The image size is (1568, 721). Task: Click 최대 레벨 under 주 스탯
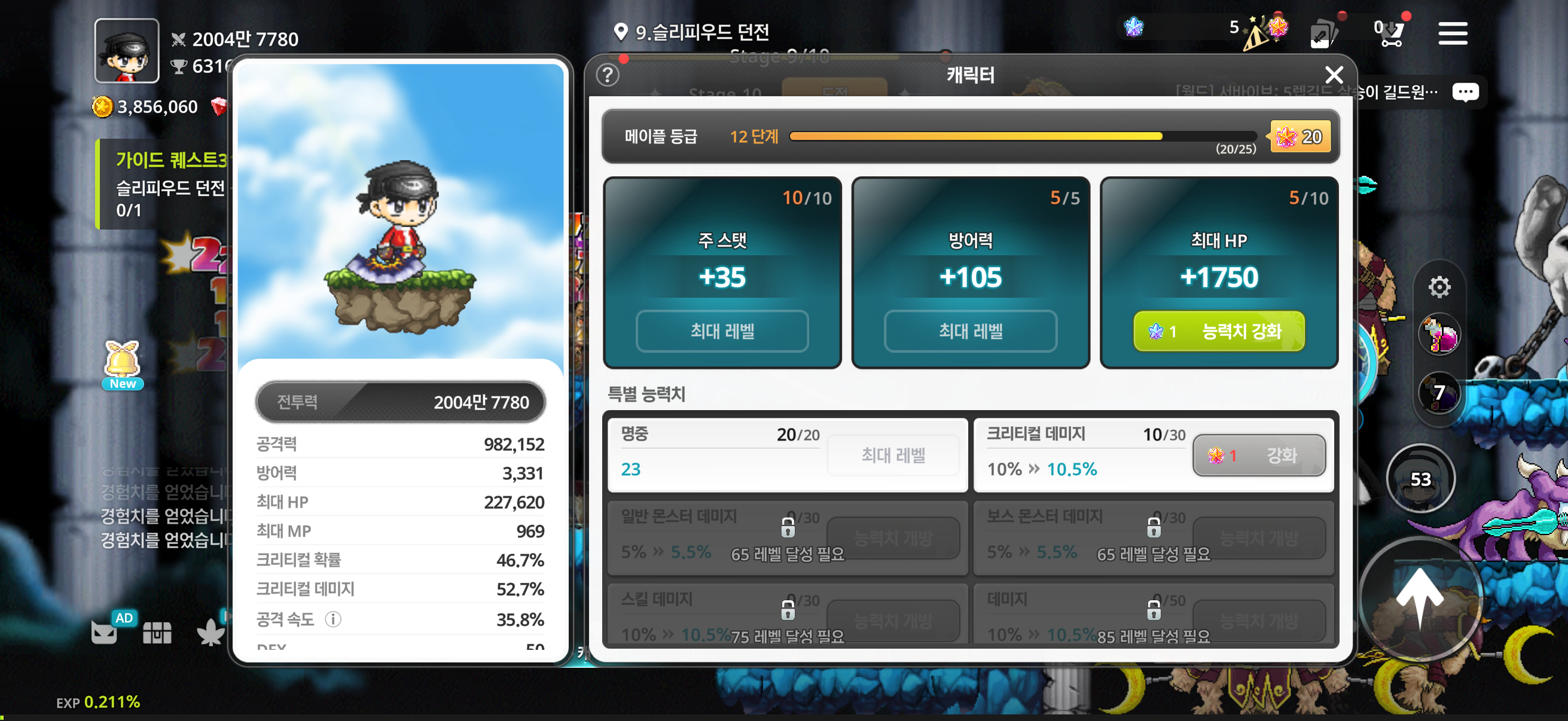pos(722,331)
